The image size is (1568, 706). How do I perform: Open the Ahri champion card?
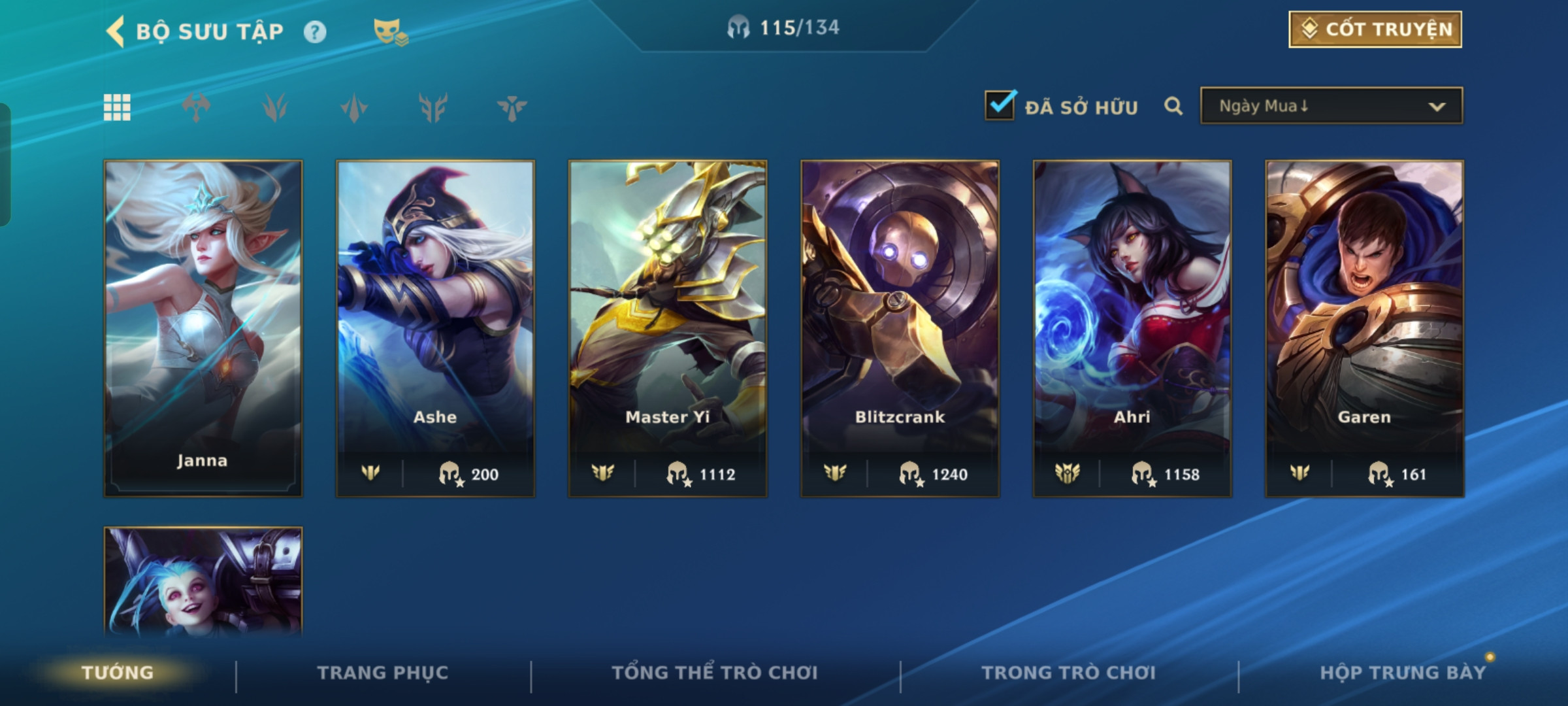point(1132,328)
